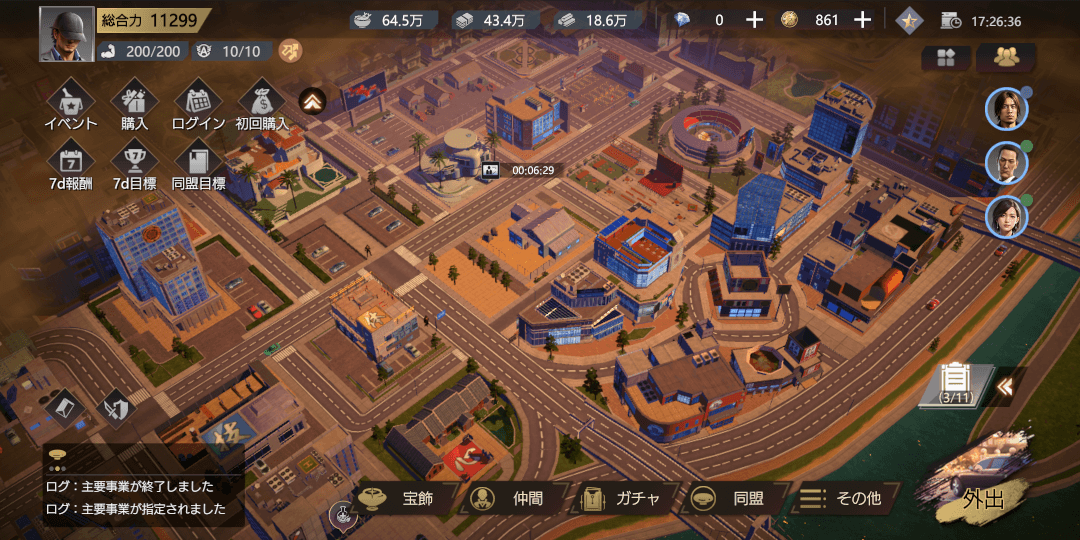Open the 同盟目標 alliance goals

click(x=198, y=164)
